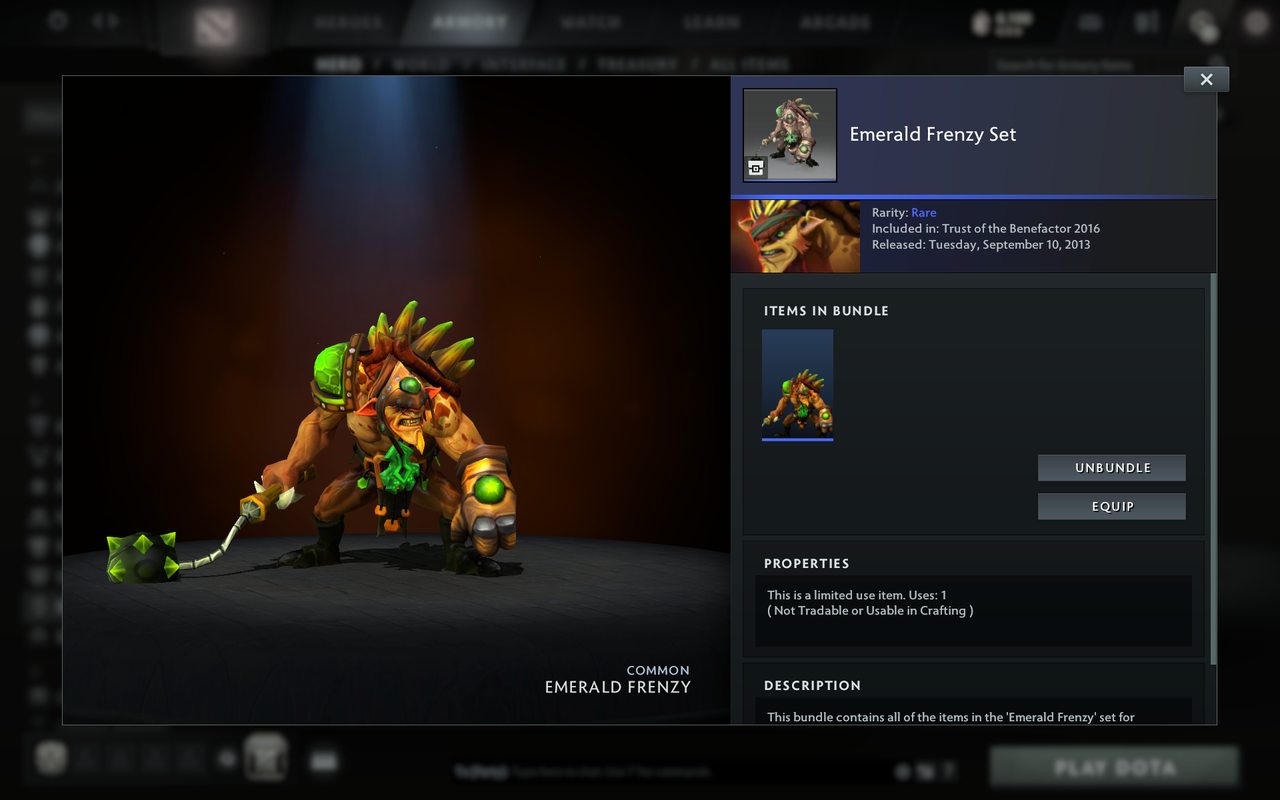1280x800 pixels.
Task: Switch to the TREASURY tab
Action: pos(637,63)
